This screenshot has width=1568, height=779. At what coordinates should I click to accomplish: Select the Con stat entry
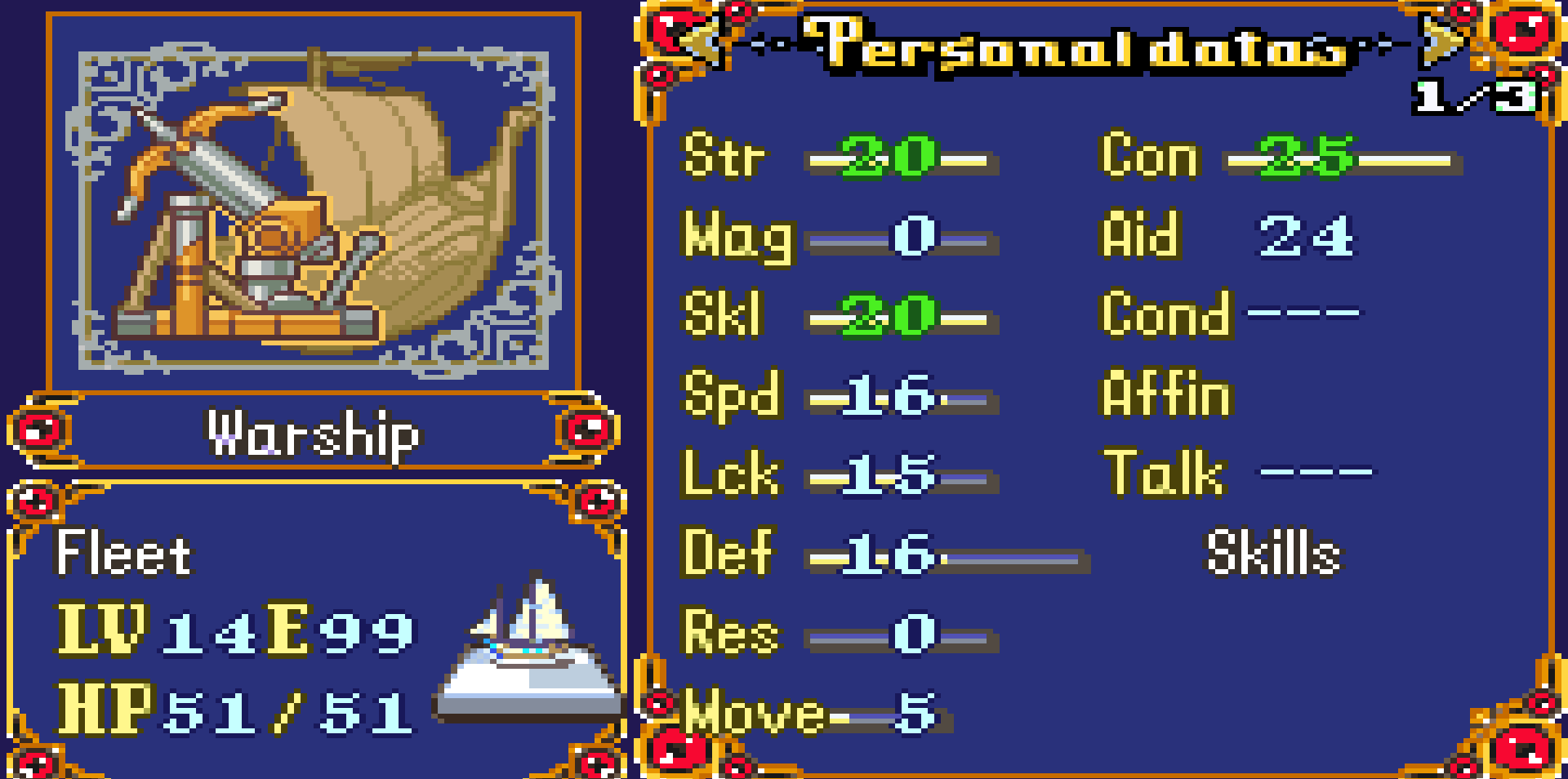1278,157
